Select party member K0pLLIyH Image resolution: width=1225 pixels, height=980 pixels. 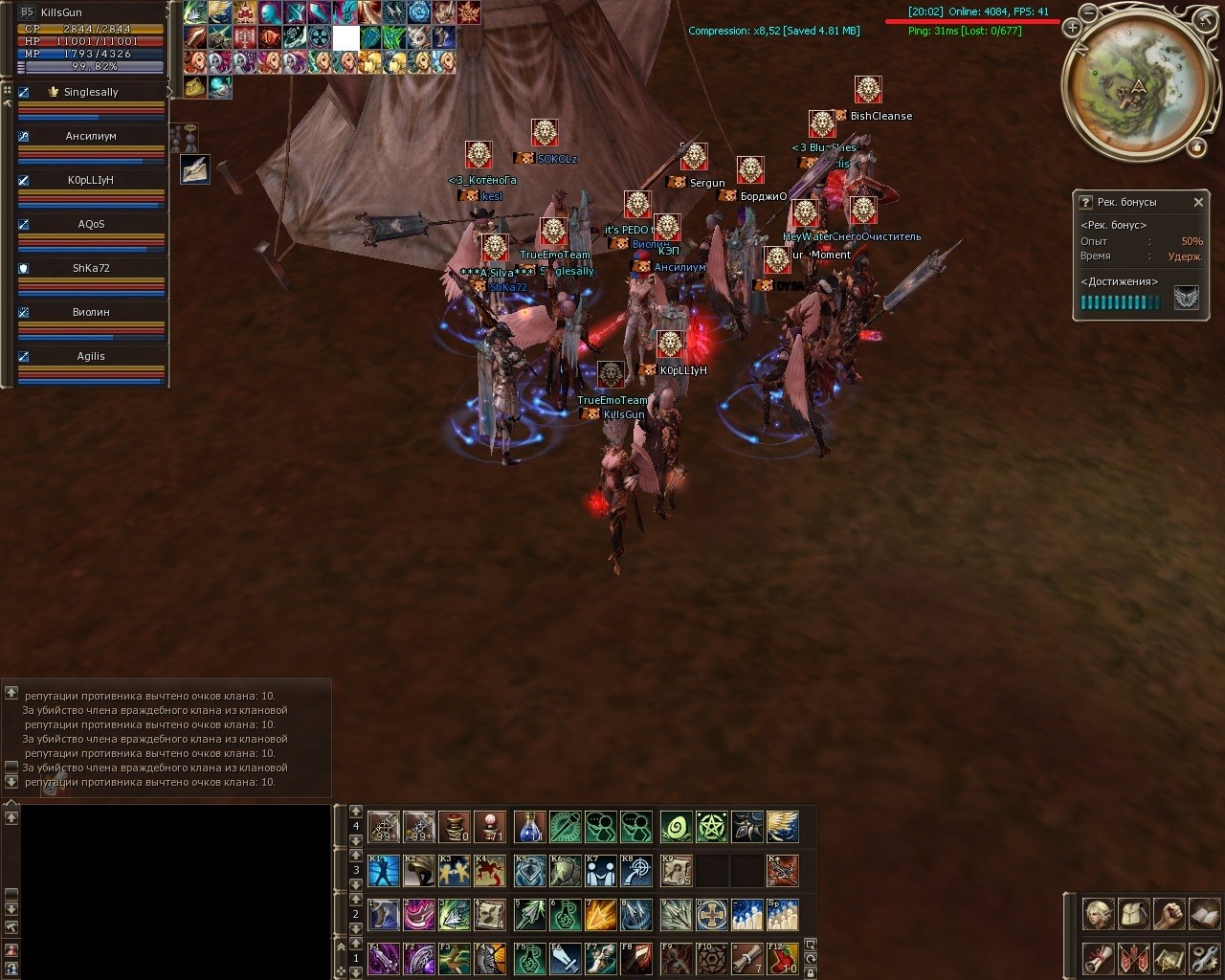tap(91, 181)
